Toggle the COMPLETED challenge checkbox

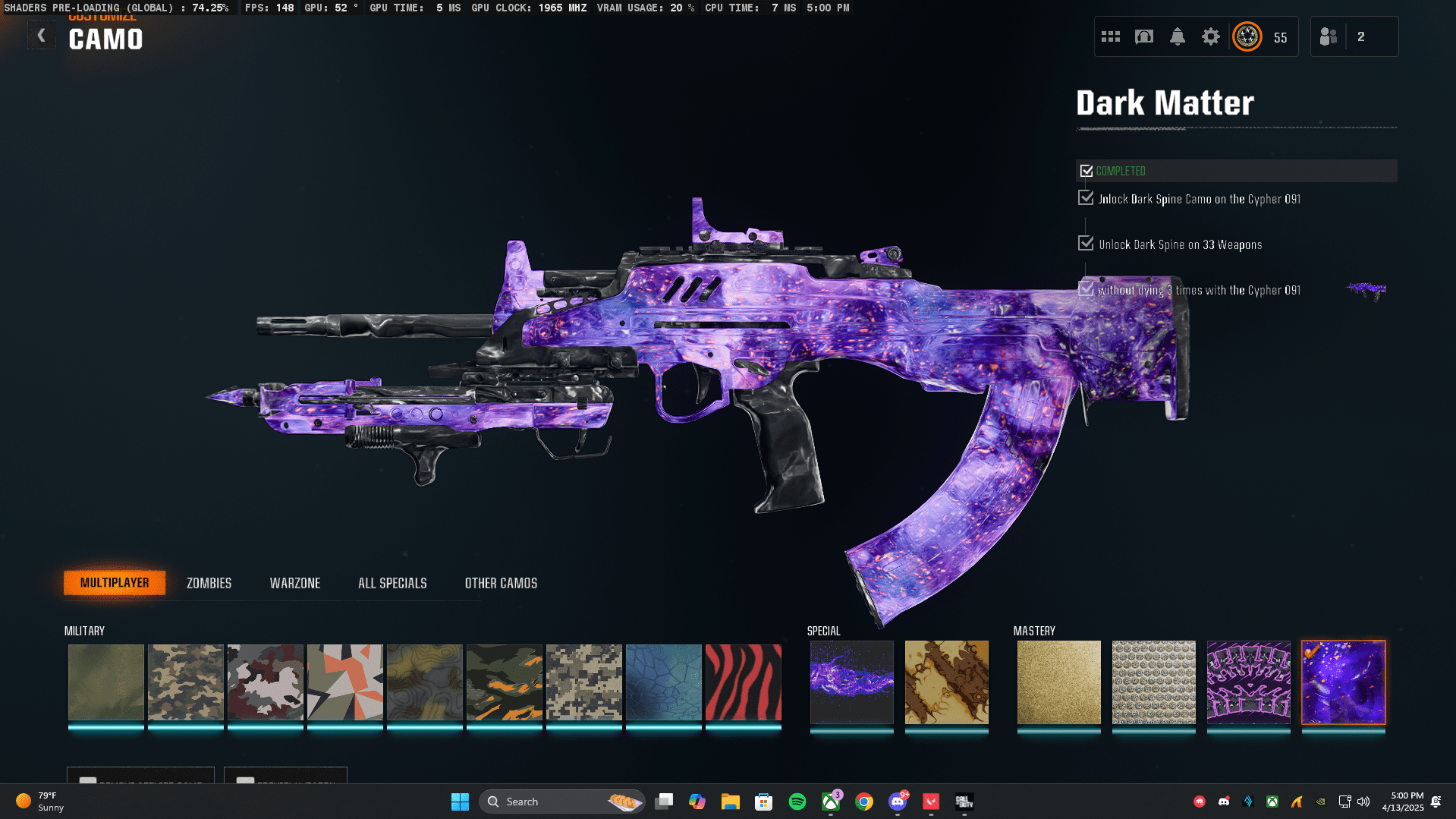point(1086,170)
